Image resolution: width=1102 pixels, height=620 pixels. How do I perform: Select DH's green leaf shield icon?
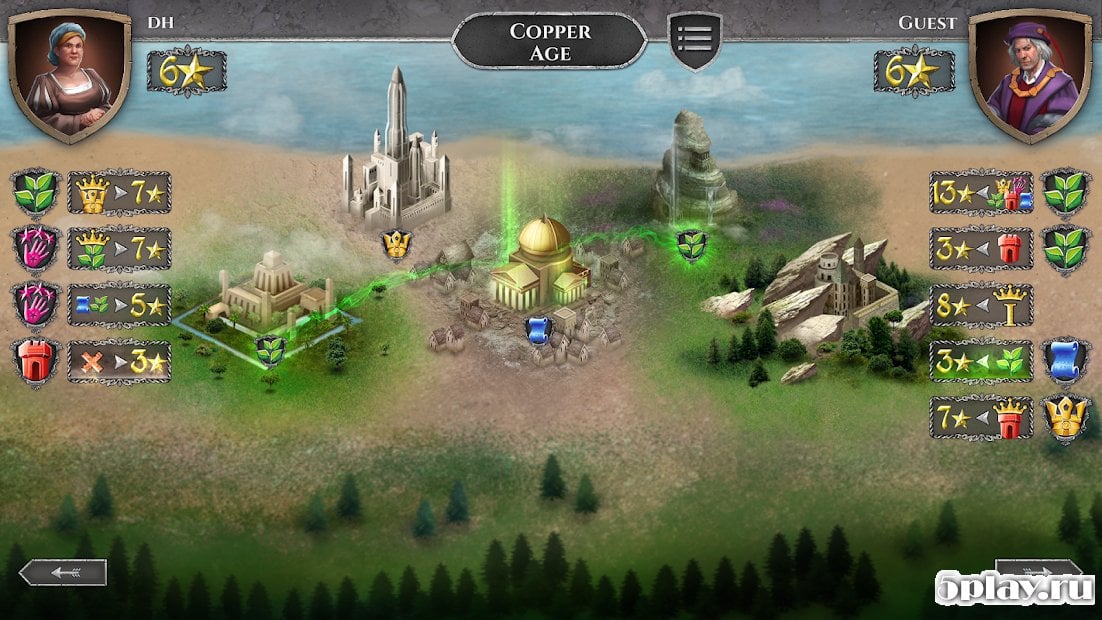pos(36,193)
